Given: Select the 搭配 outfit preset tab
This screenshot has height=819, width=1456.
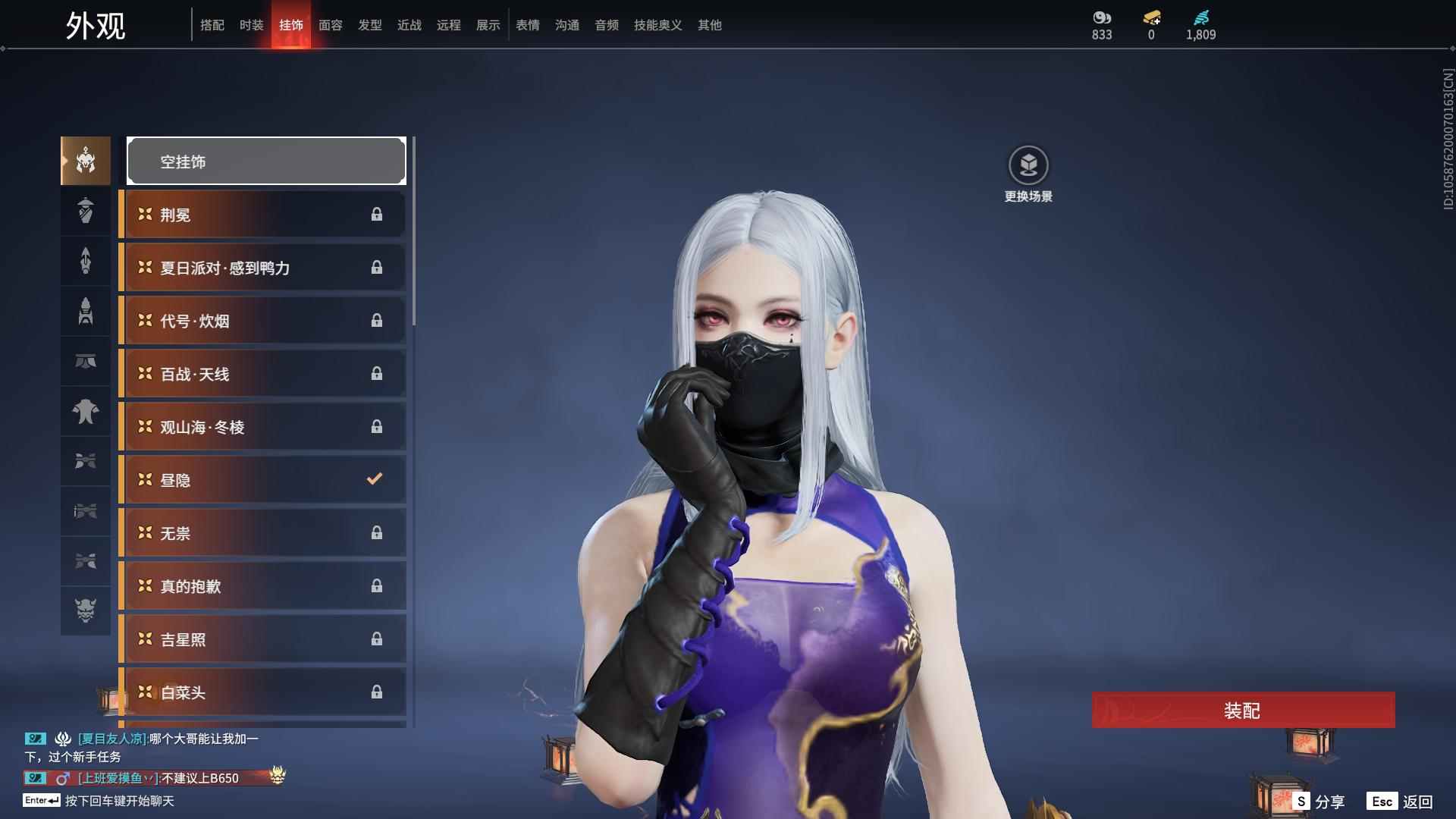Looking at the screenshot, I should point(212,25).
